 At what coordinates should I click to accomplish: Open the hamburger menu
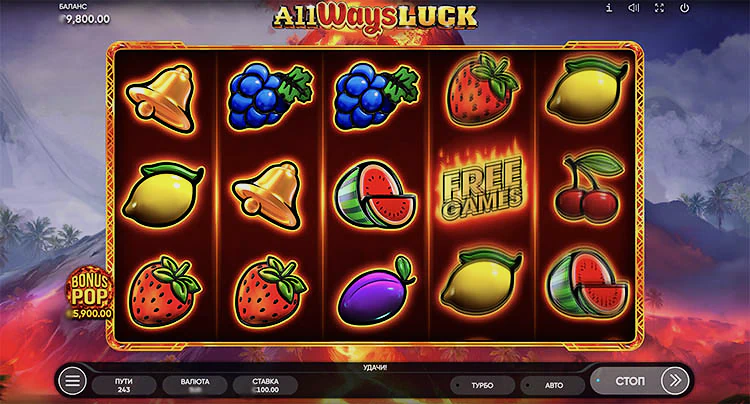(72, 381)
